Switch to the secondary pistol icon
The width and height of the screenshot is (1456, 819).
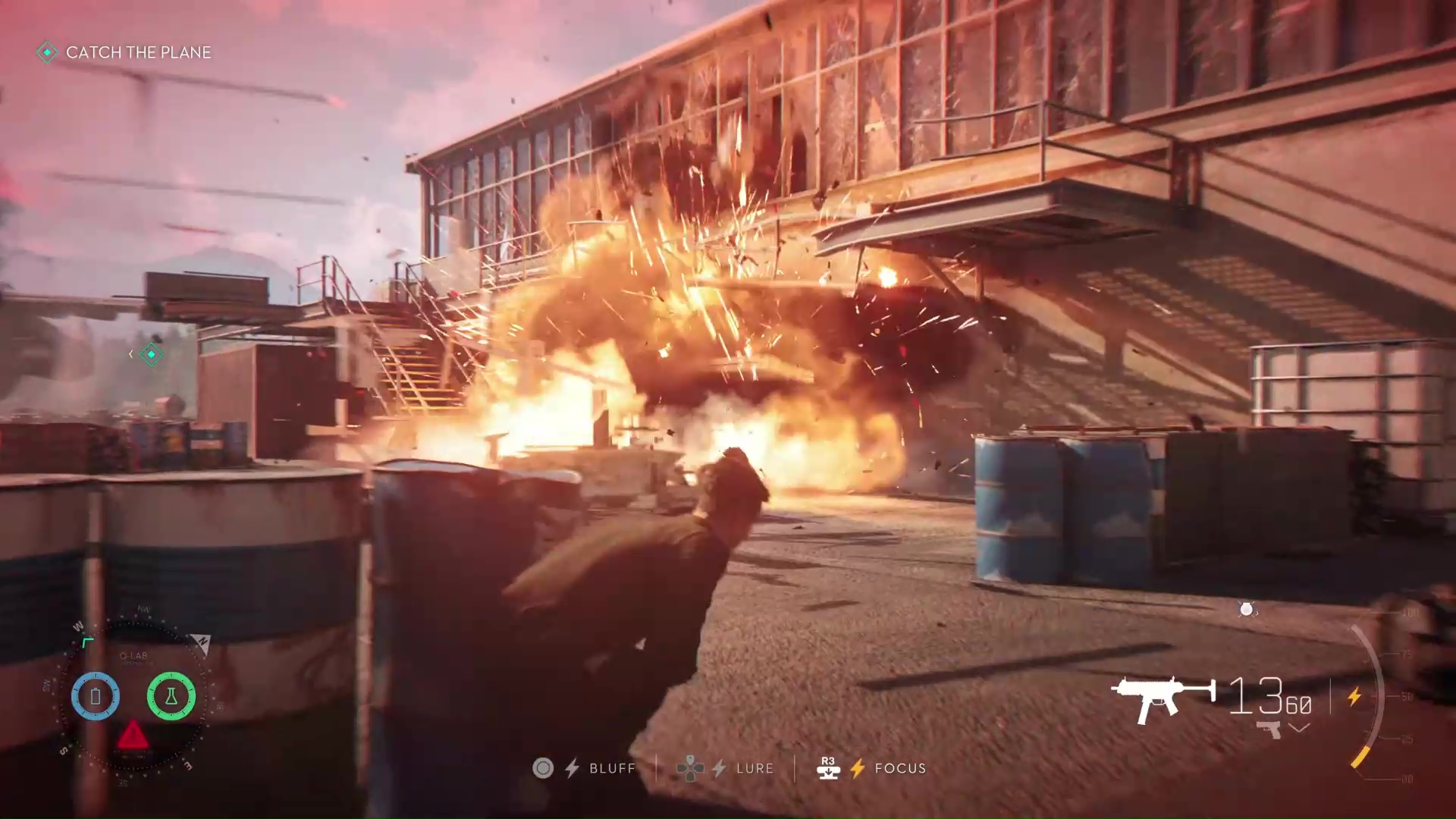tap(1268, 730)
